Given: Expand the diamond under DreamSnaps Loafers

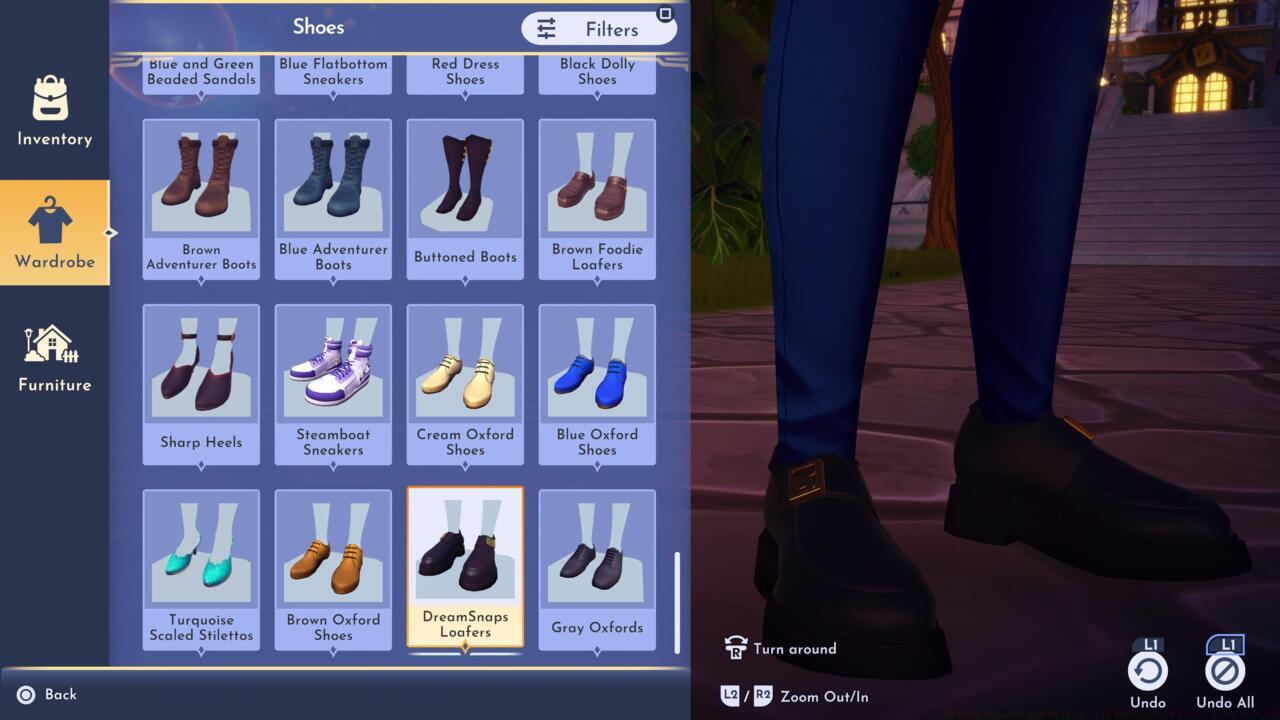Looking at the screenshot, I should tap(465, 650).
